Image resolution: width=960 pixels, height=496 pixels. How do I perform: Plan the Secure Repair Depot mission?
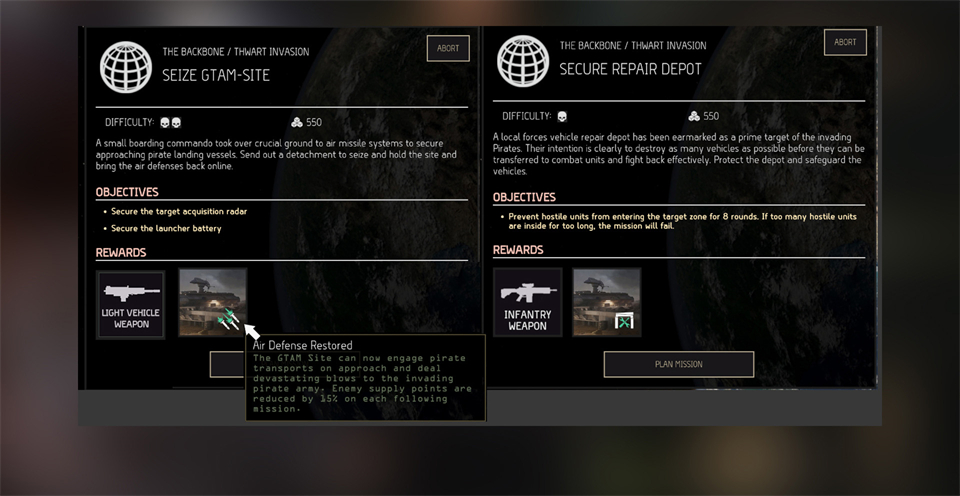pos(678,364)
